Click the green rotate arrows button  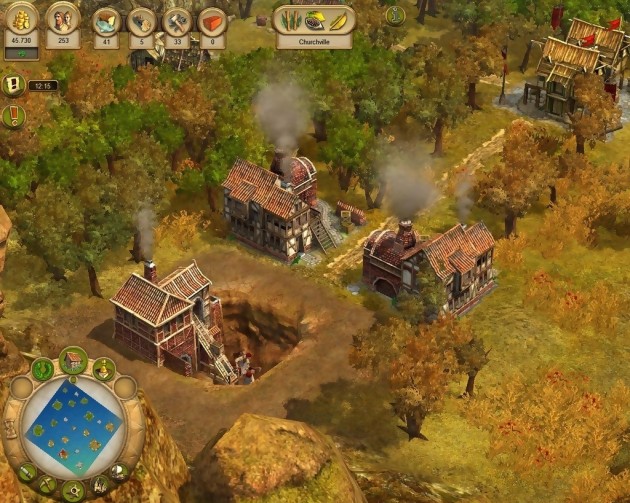[42, 369]
